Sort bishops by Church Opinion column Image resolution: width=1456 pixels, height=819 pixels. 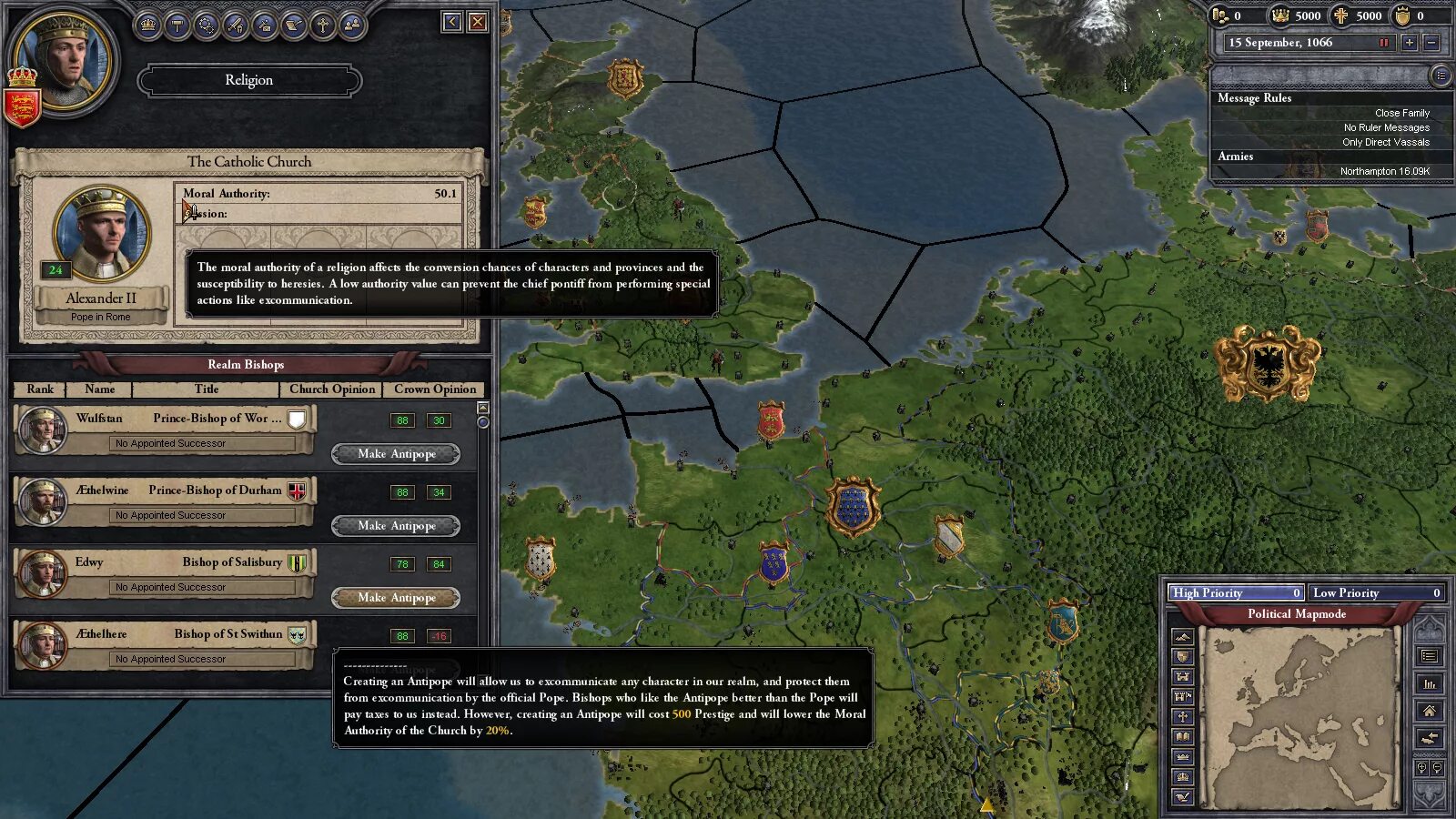(332, 389)
